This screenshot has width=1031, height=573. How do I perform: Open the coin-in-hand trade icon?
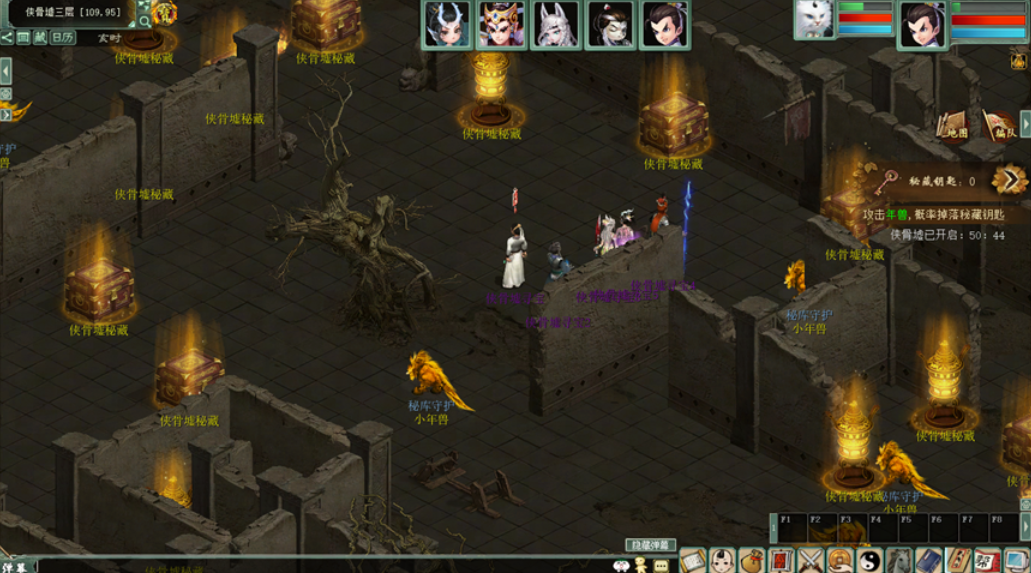tap(840, 561)
